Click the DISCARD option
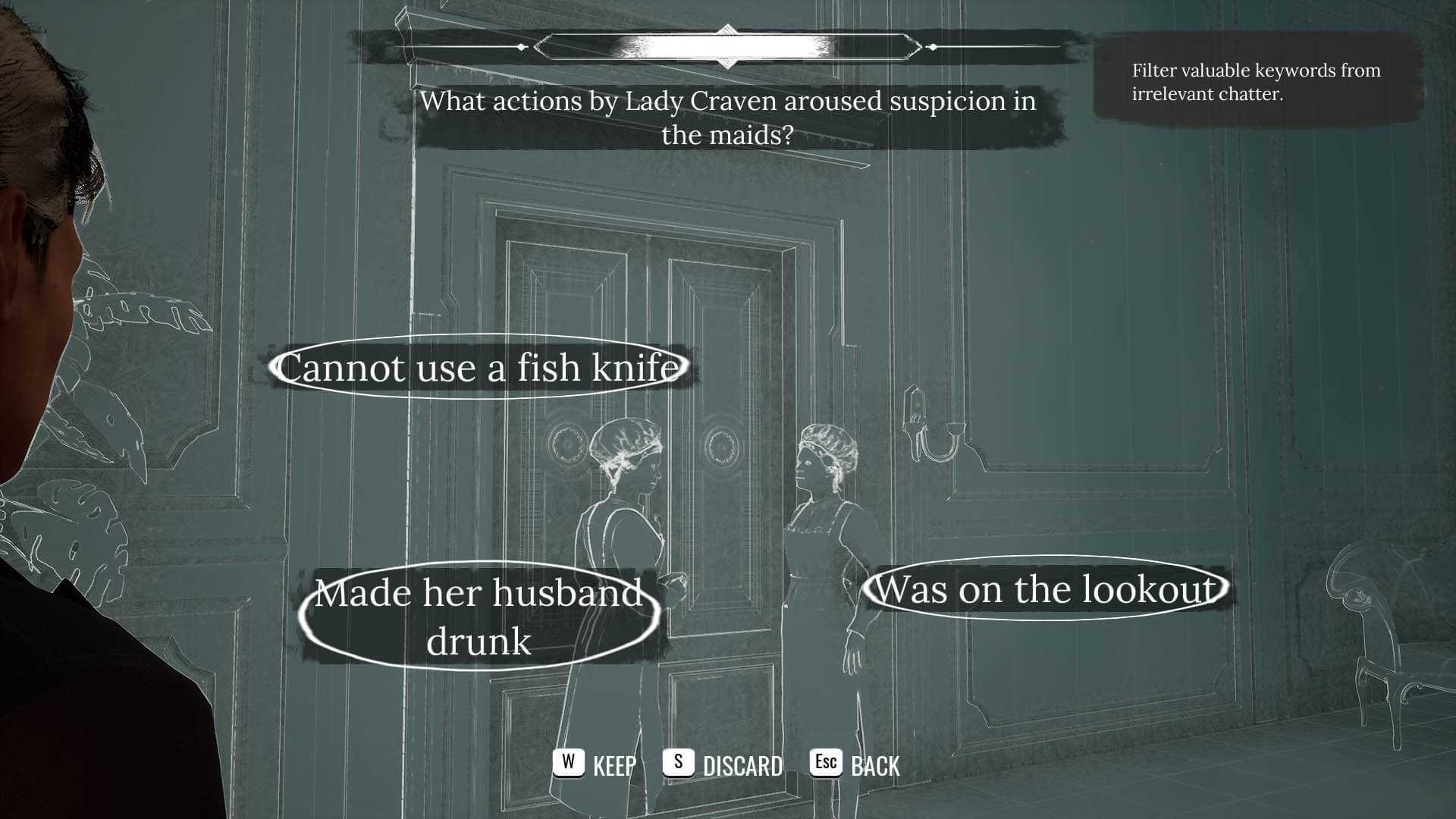1456x819 pixels. 723,764
